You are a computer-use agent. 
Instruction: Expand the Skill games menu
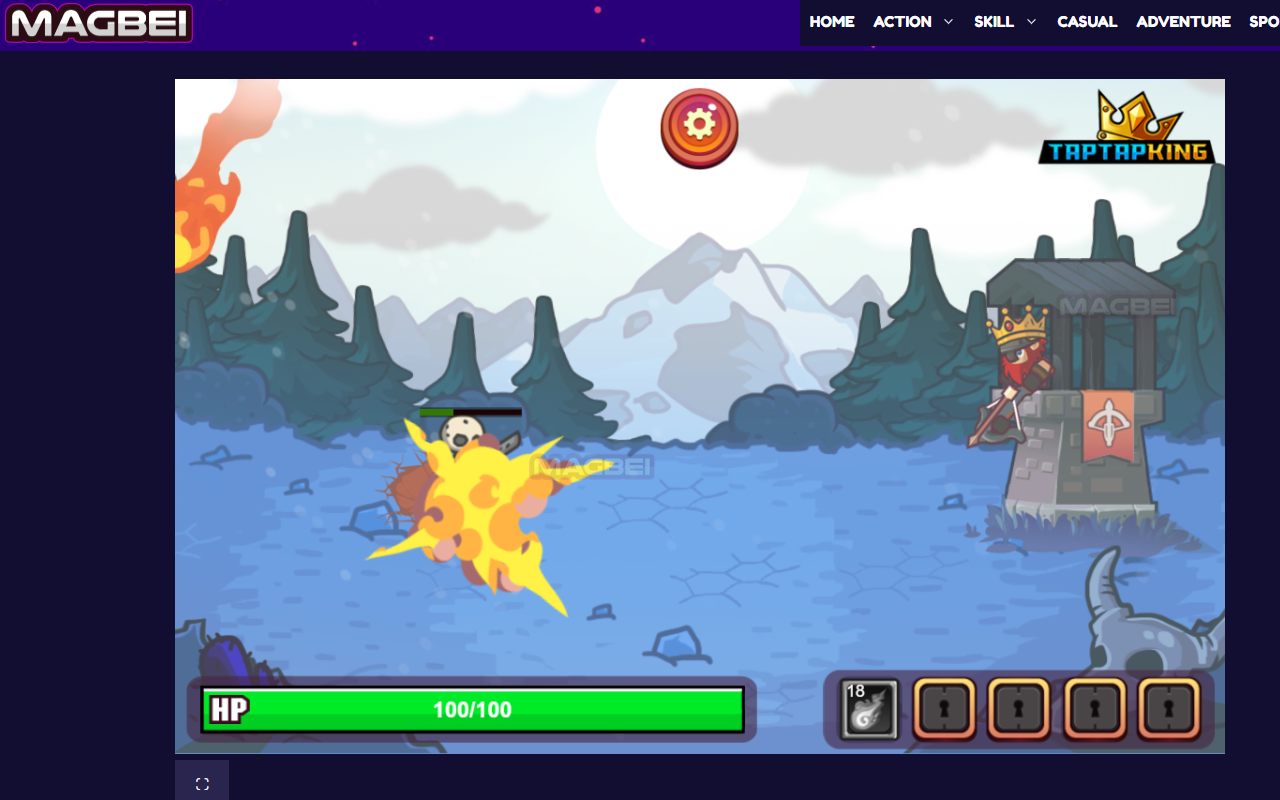click(x=1005, y=22)
